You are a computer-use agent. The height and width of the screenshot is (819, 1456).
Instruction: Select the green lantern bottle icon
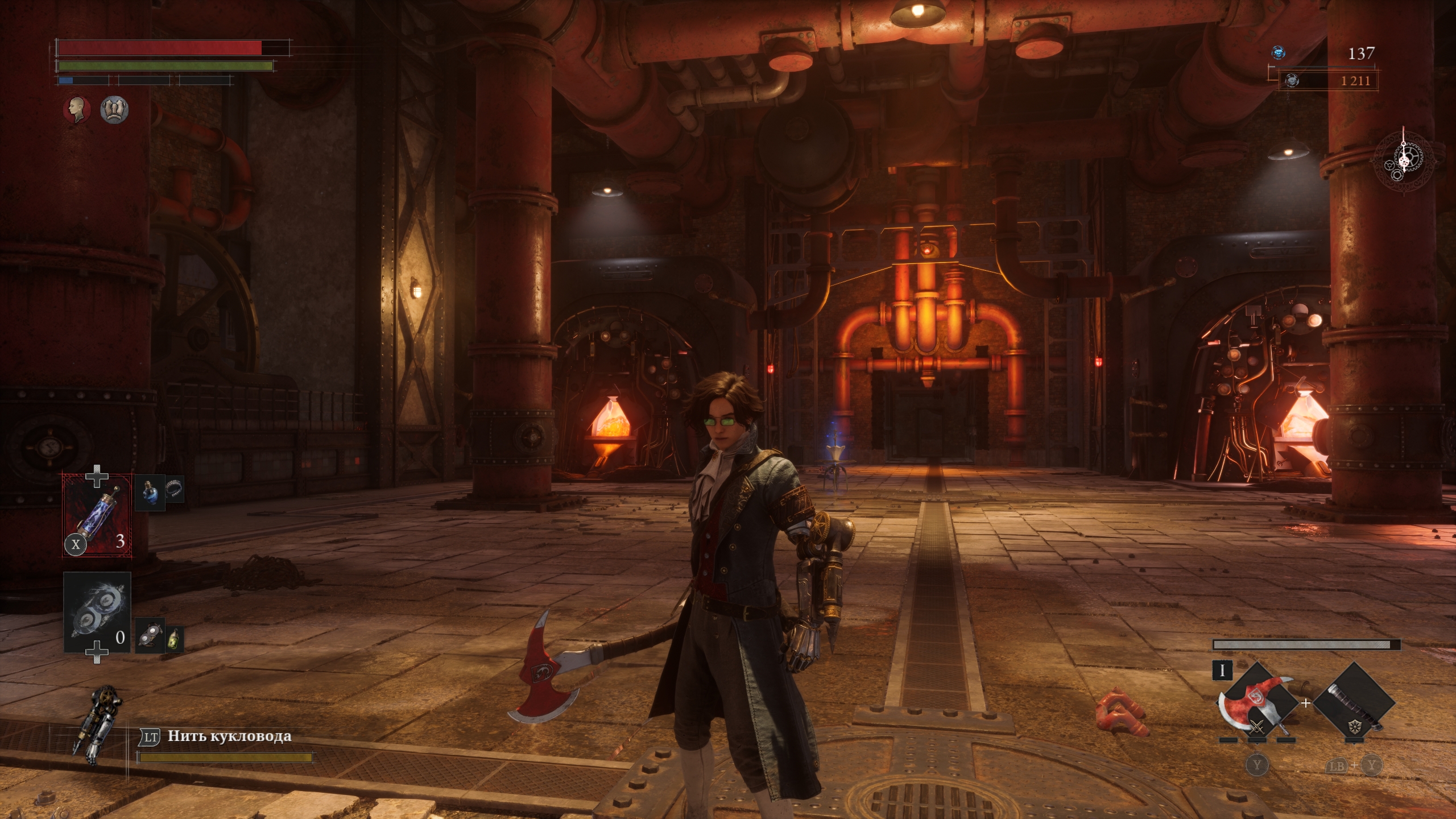pyautogui.click(x=174, y=638)
